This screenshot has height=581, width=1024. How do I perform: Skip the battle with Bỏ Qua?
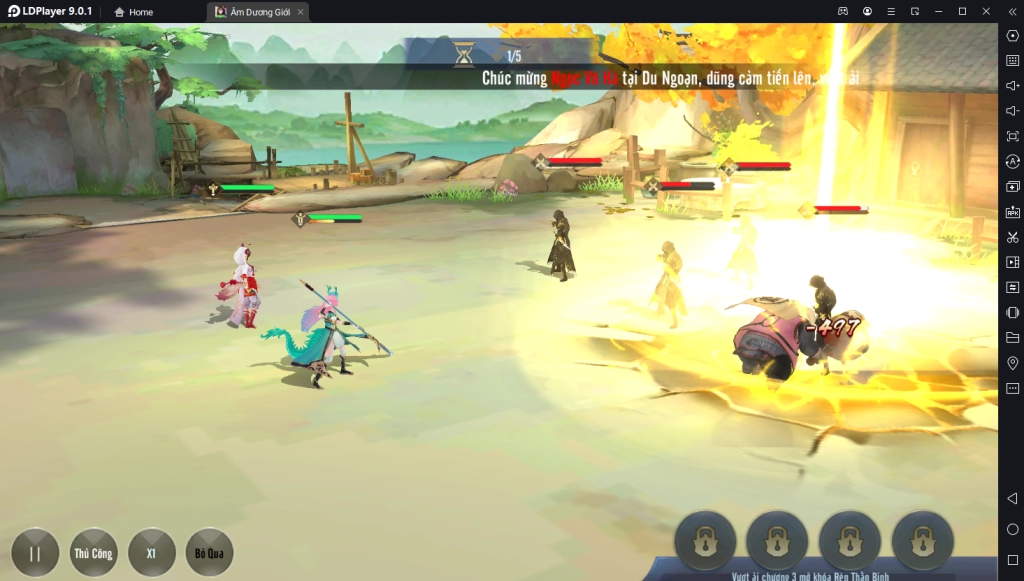[x=209, y=552]
